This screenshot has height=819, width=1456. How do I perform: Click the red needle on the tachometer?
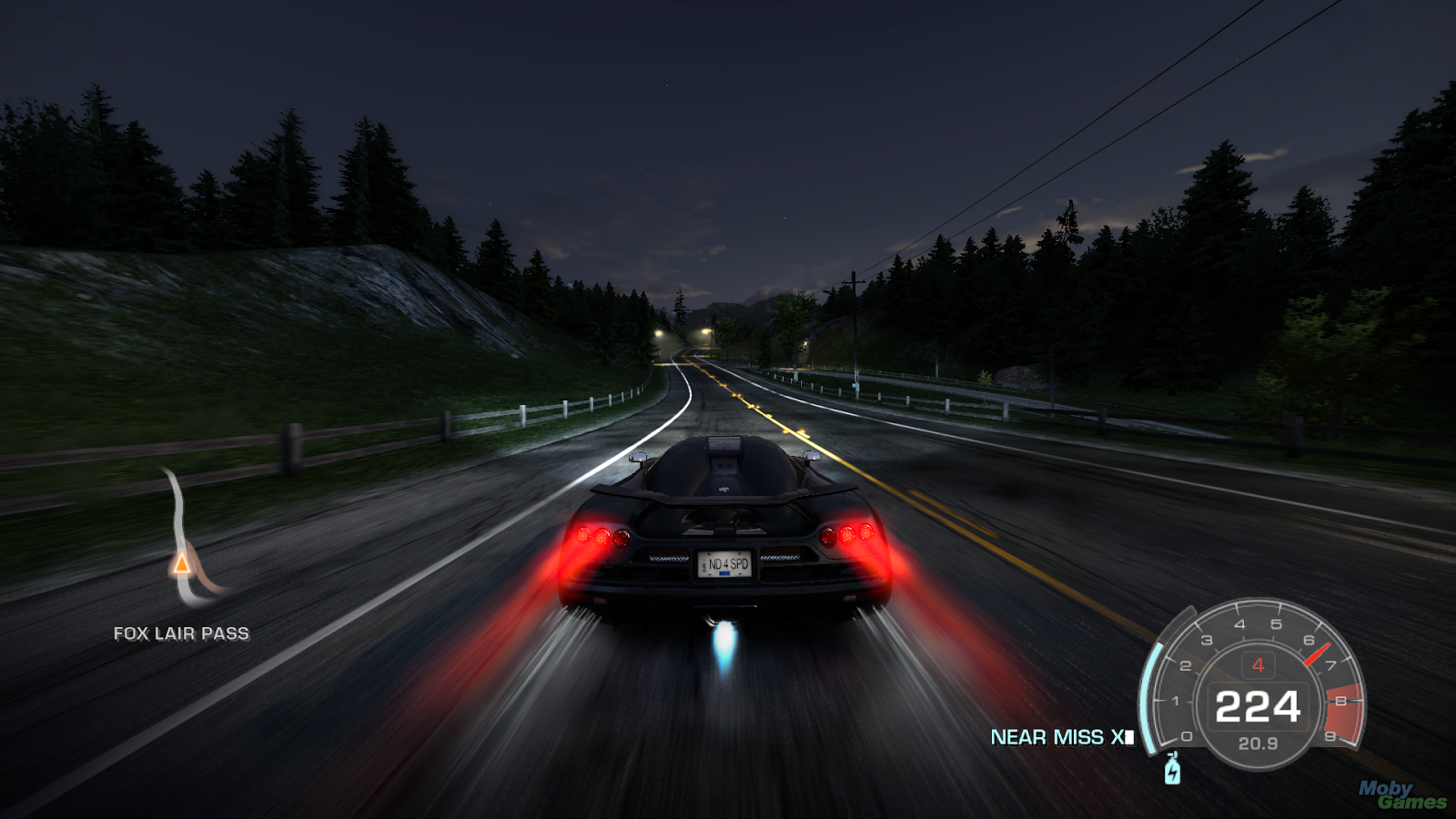click(x=1318, y=655)
